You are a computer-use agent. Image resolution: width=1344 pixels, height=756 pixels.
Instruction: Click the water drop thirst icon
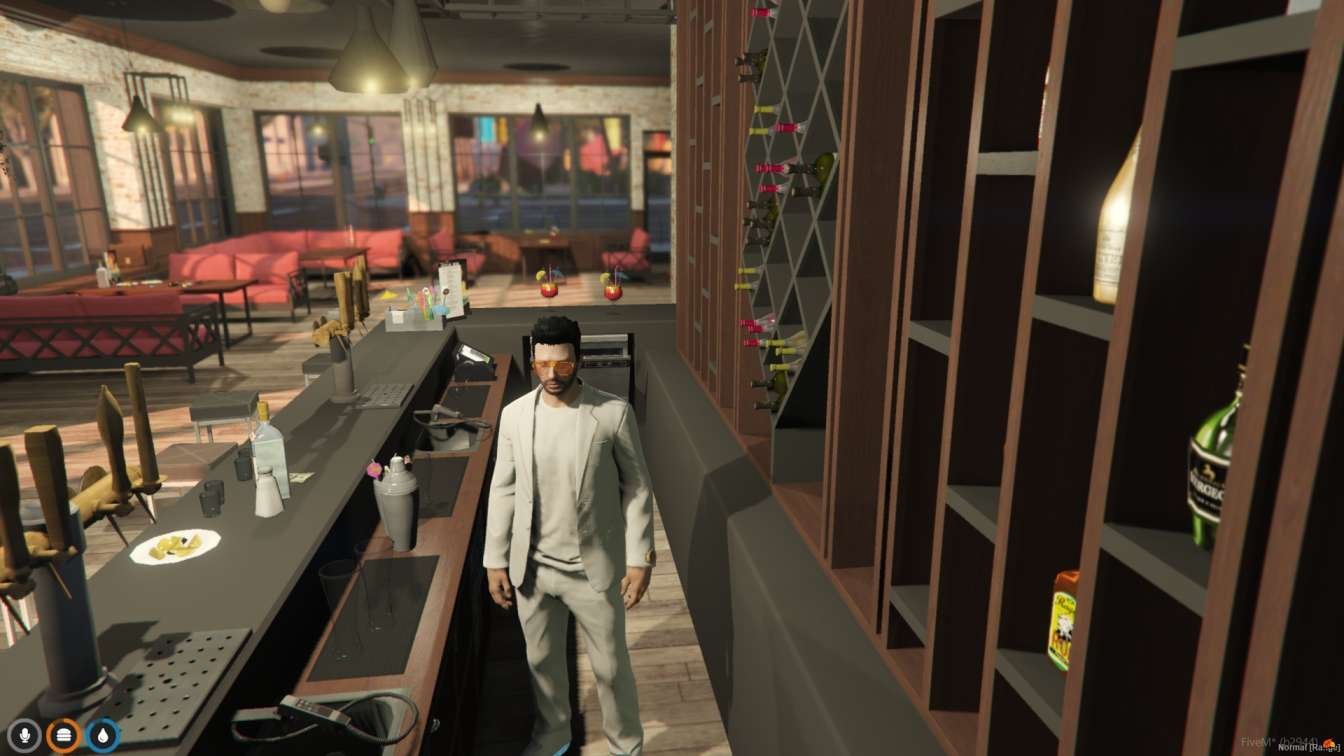(102, 735)
